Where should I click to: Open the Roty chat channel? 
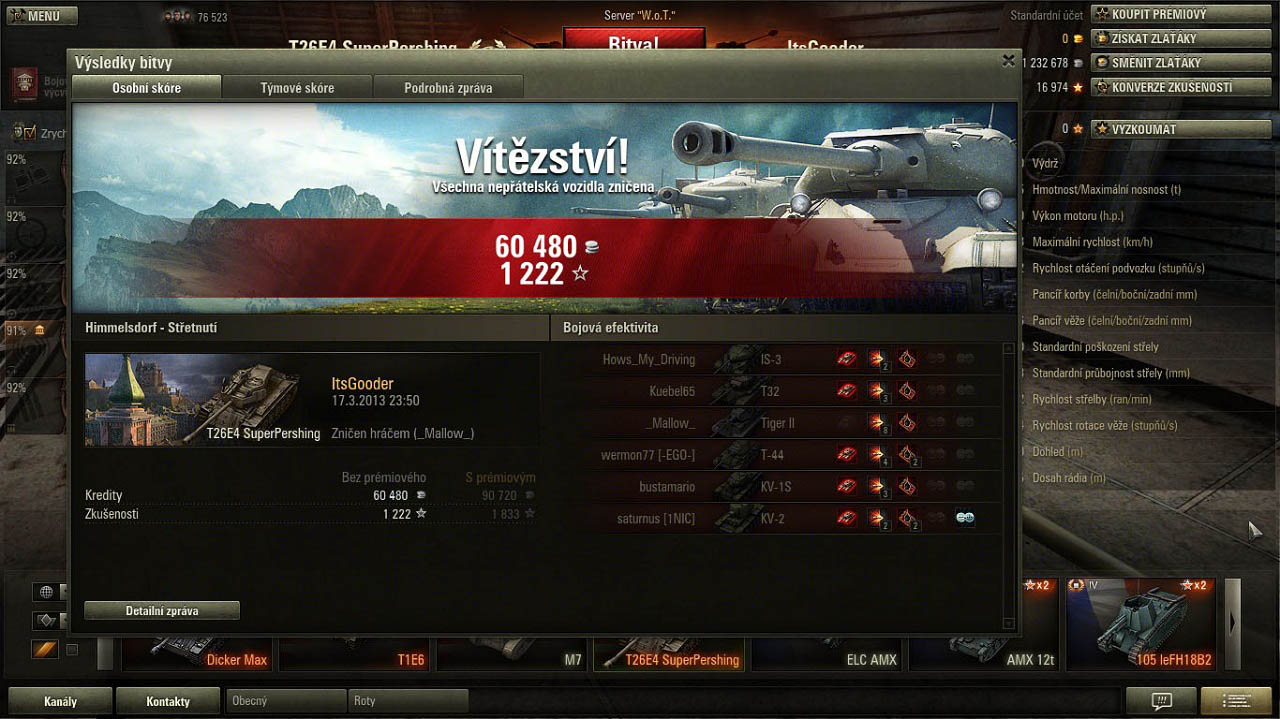pos(407,701)
